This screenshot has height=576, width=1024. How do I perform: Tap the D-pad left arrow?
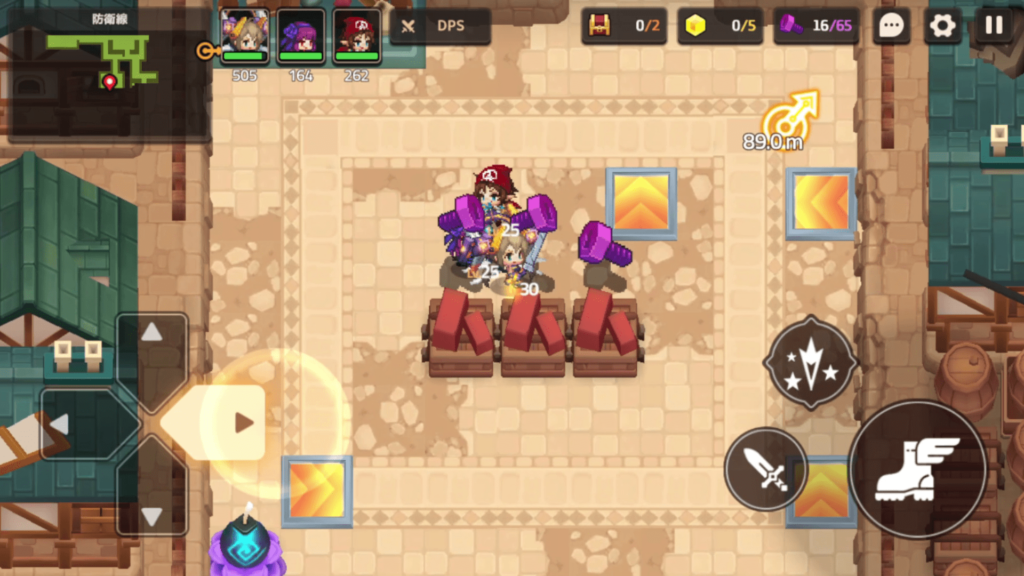[62, 424]
